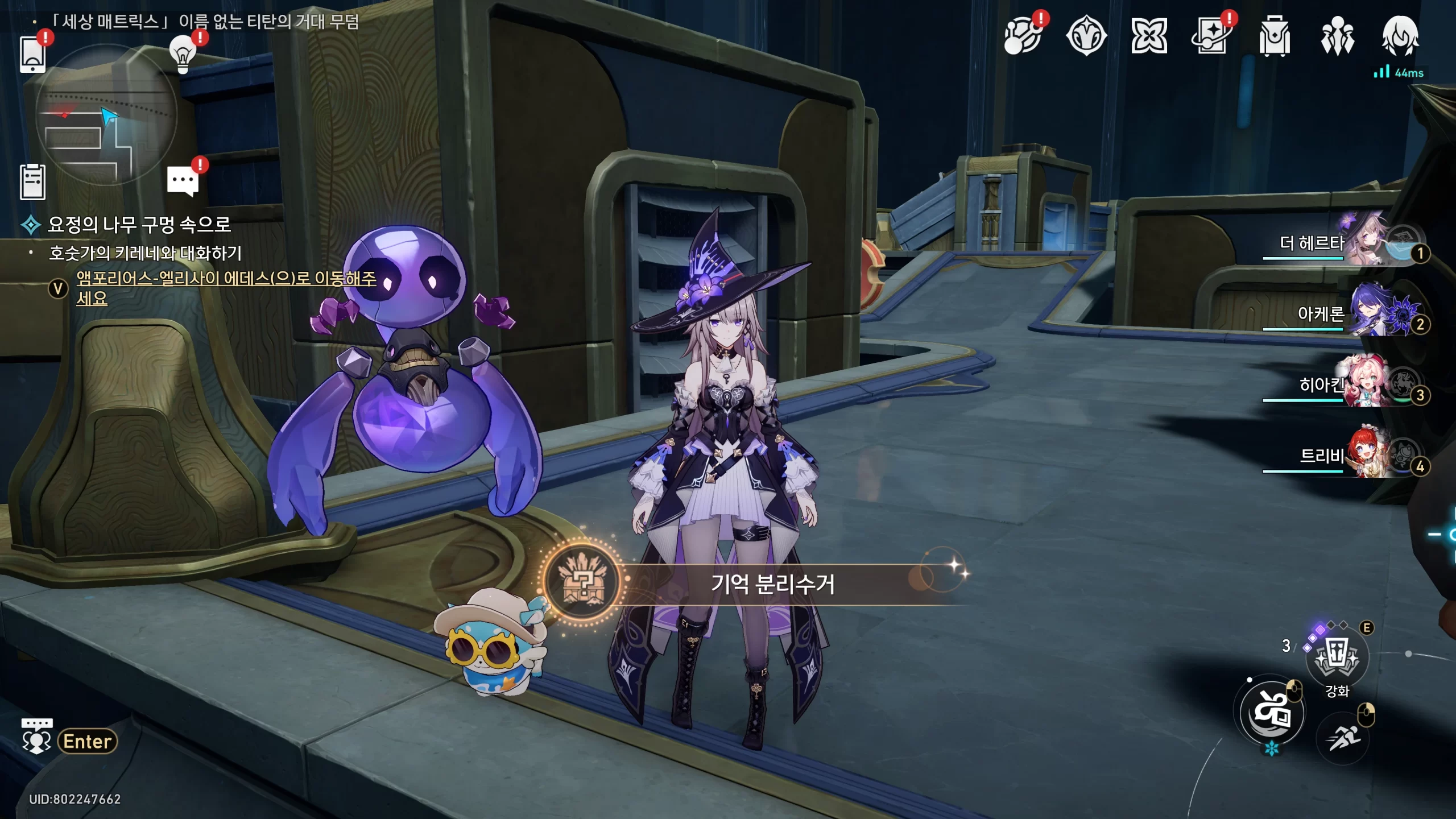
Task: Select the underlined Amphoreus travel link
Action: click(226, 278)
